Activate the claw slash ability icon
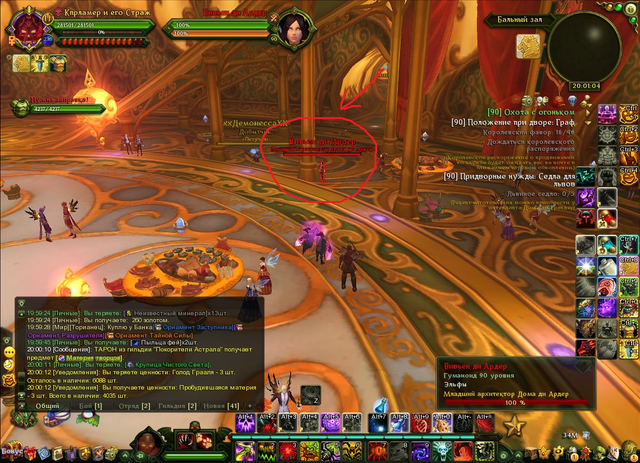640x463 pixels. [188, 440]
